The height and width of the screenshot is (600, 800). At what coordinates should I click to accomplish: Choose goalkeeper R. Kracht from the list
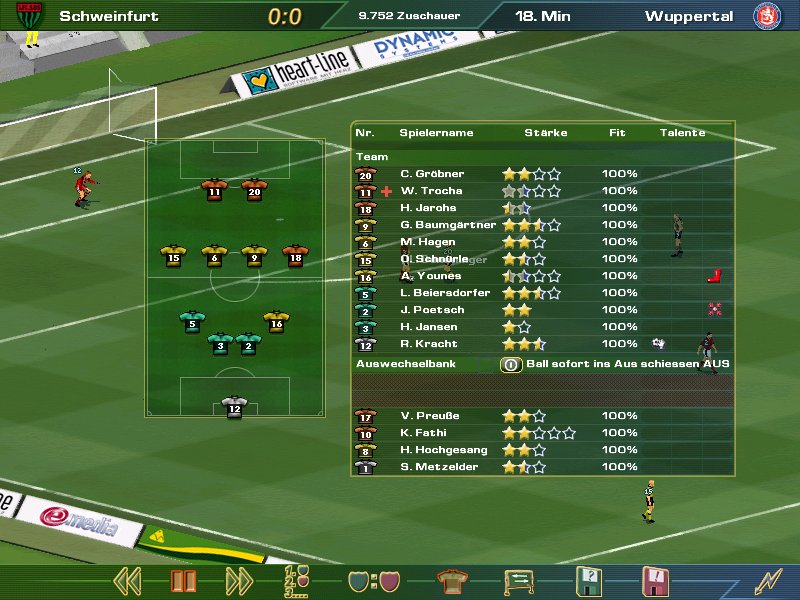coord(429,344)
